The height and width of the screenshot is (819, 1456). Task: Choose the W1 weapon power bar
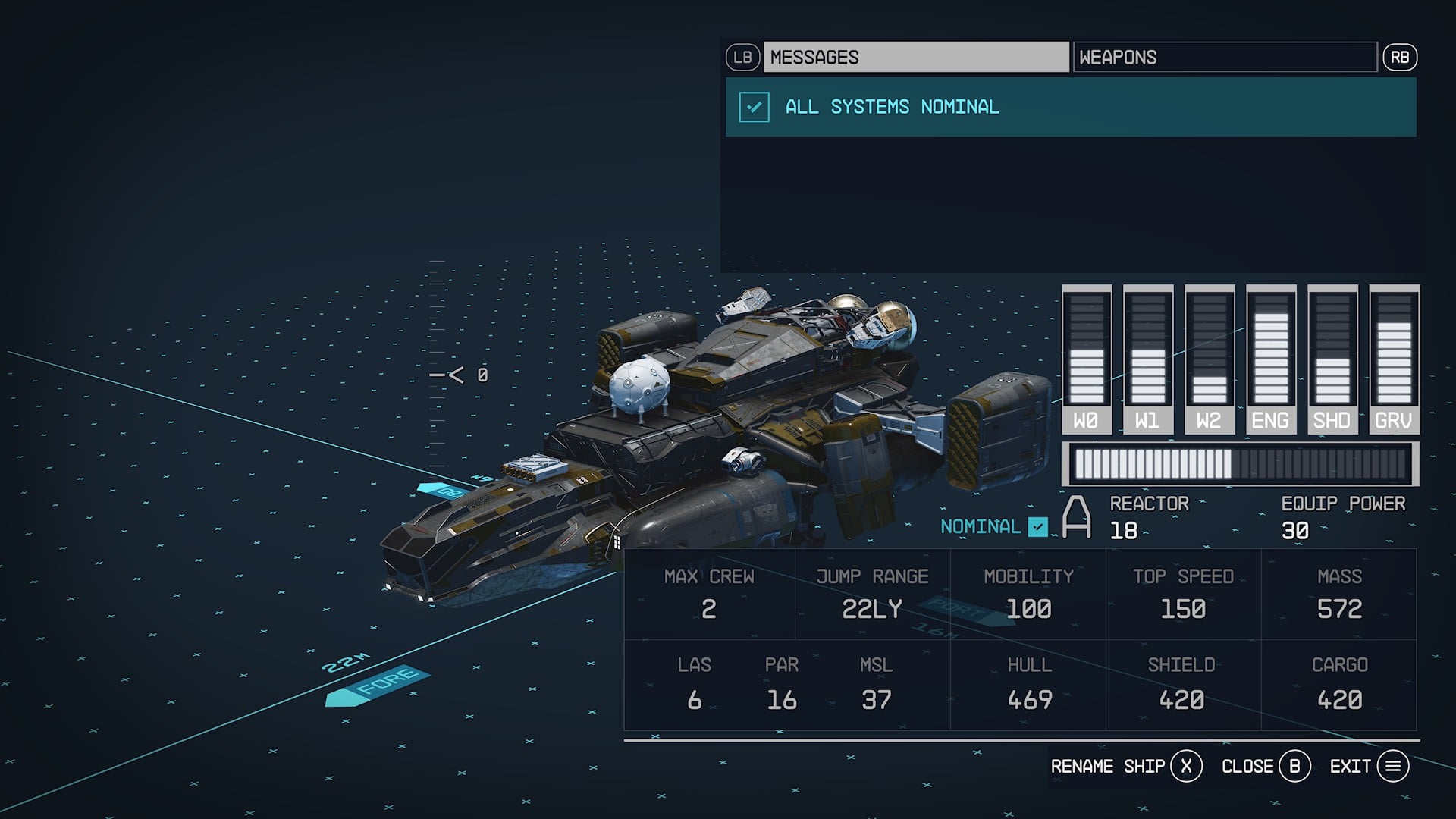(x=1147, y=358)
